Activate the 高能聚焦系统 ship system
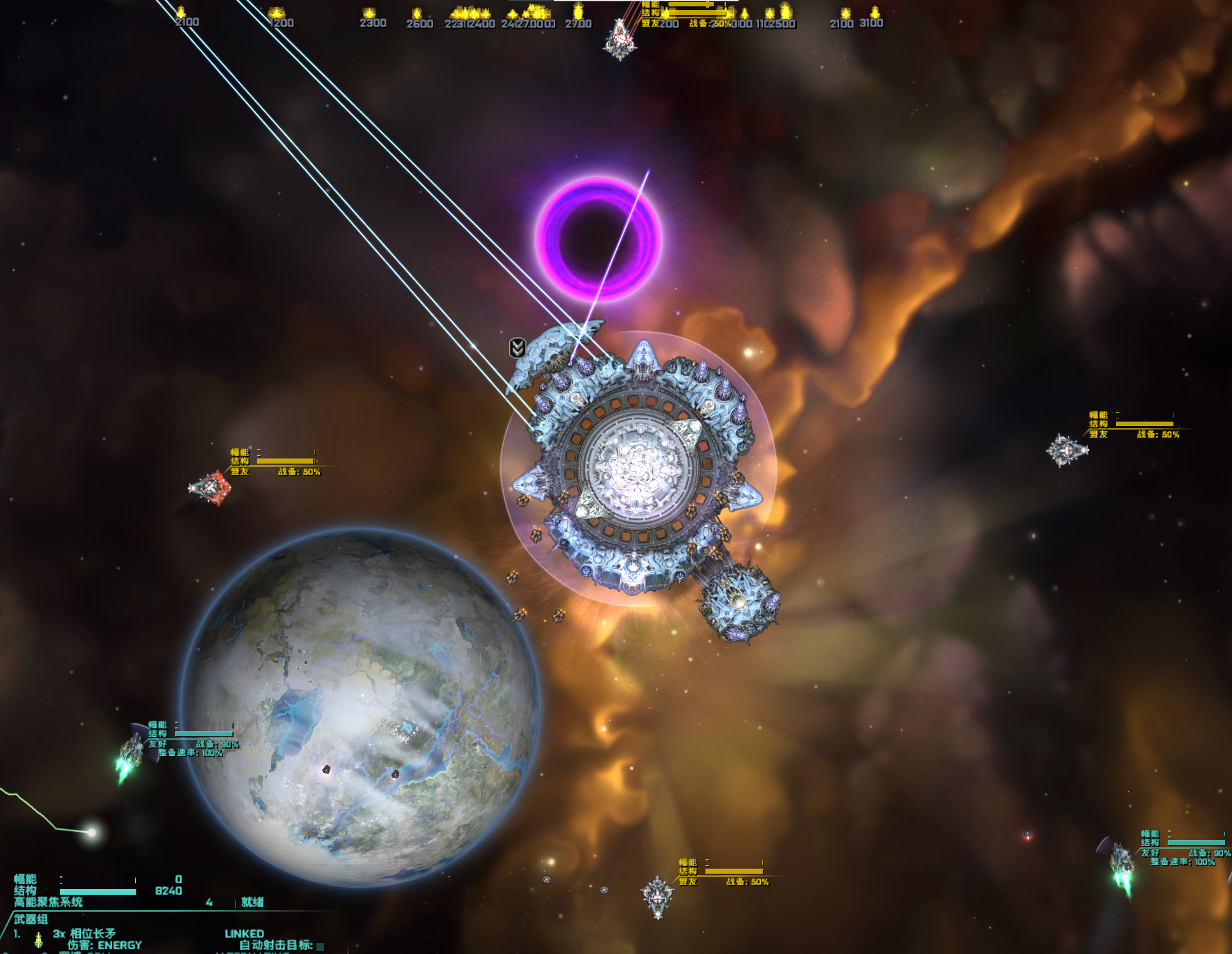 [x=48, y=902]
